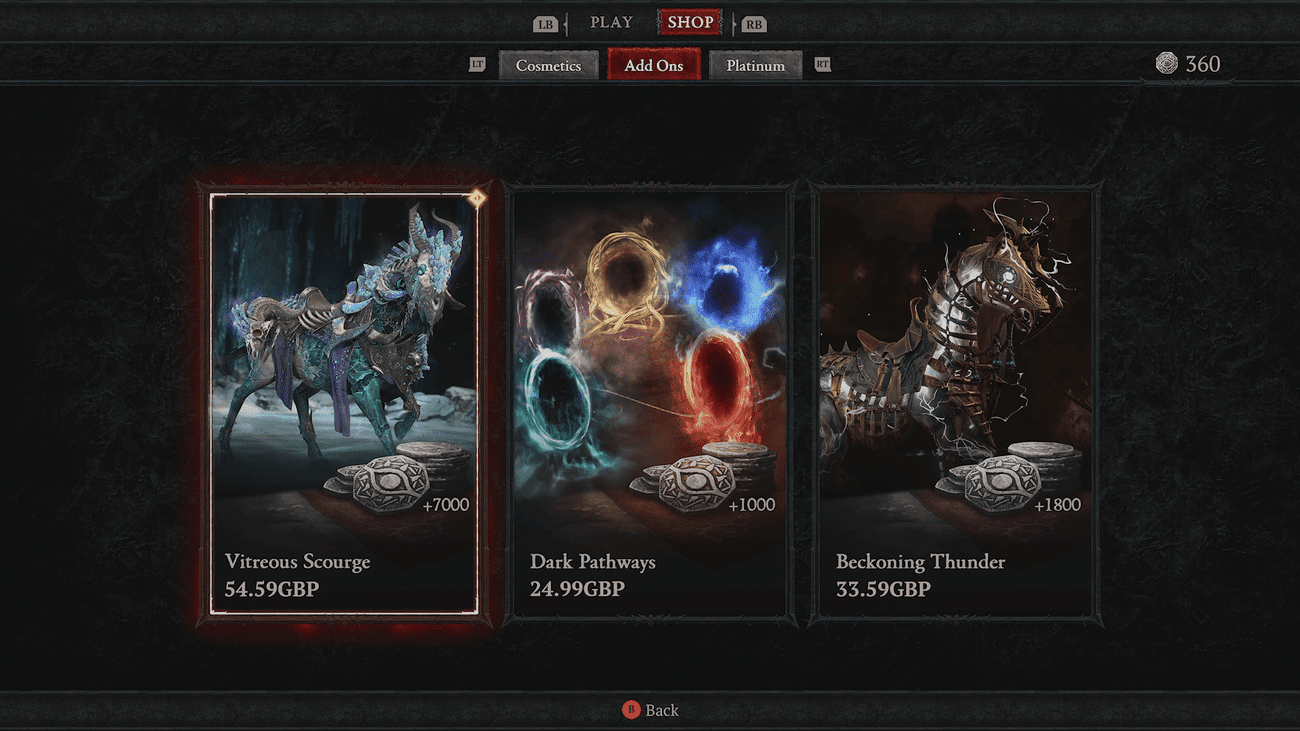This screenshot has width=1300, height=731.
Task: Open the Dark Pathways bundle card
Action: [x=649, y=403]
